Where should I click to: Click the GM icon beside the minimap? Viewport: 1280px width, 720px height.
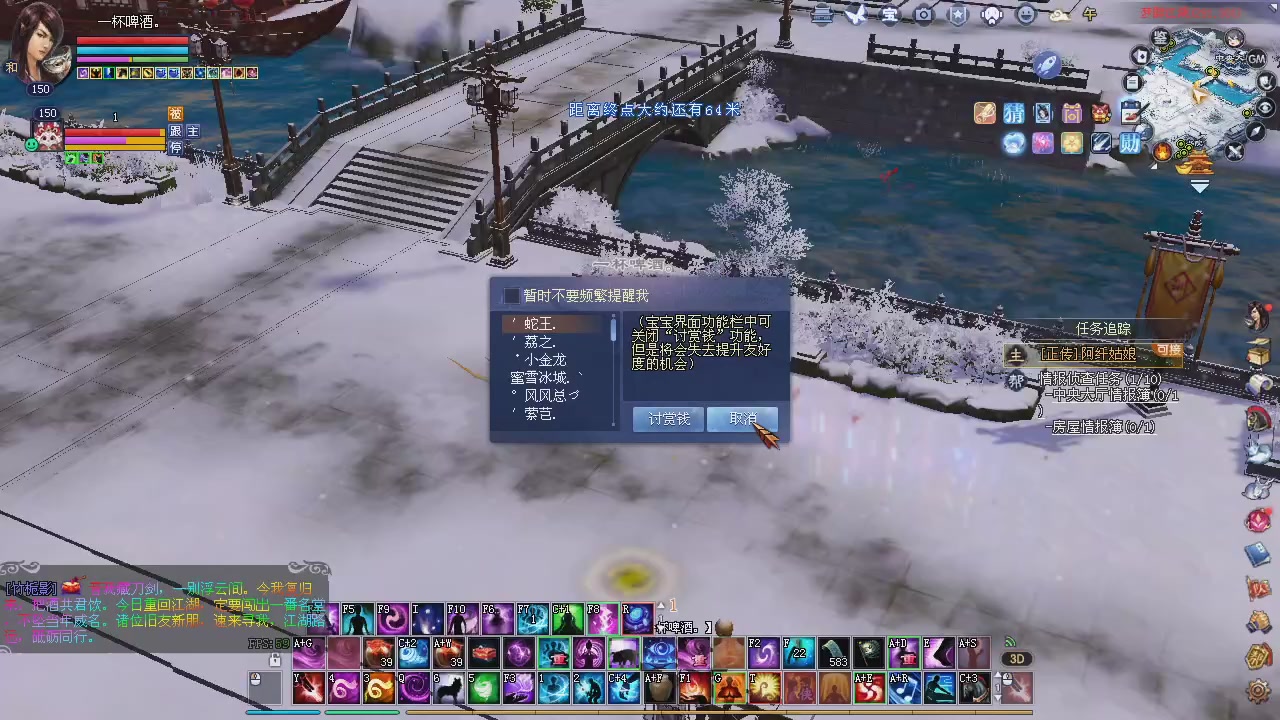1256,59
